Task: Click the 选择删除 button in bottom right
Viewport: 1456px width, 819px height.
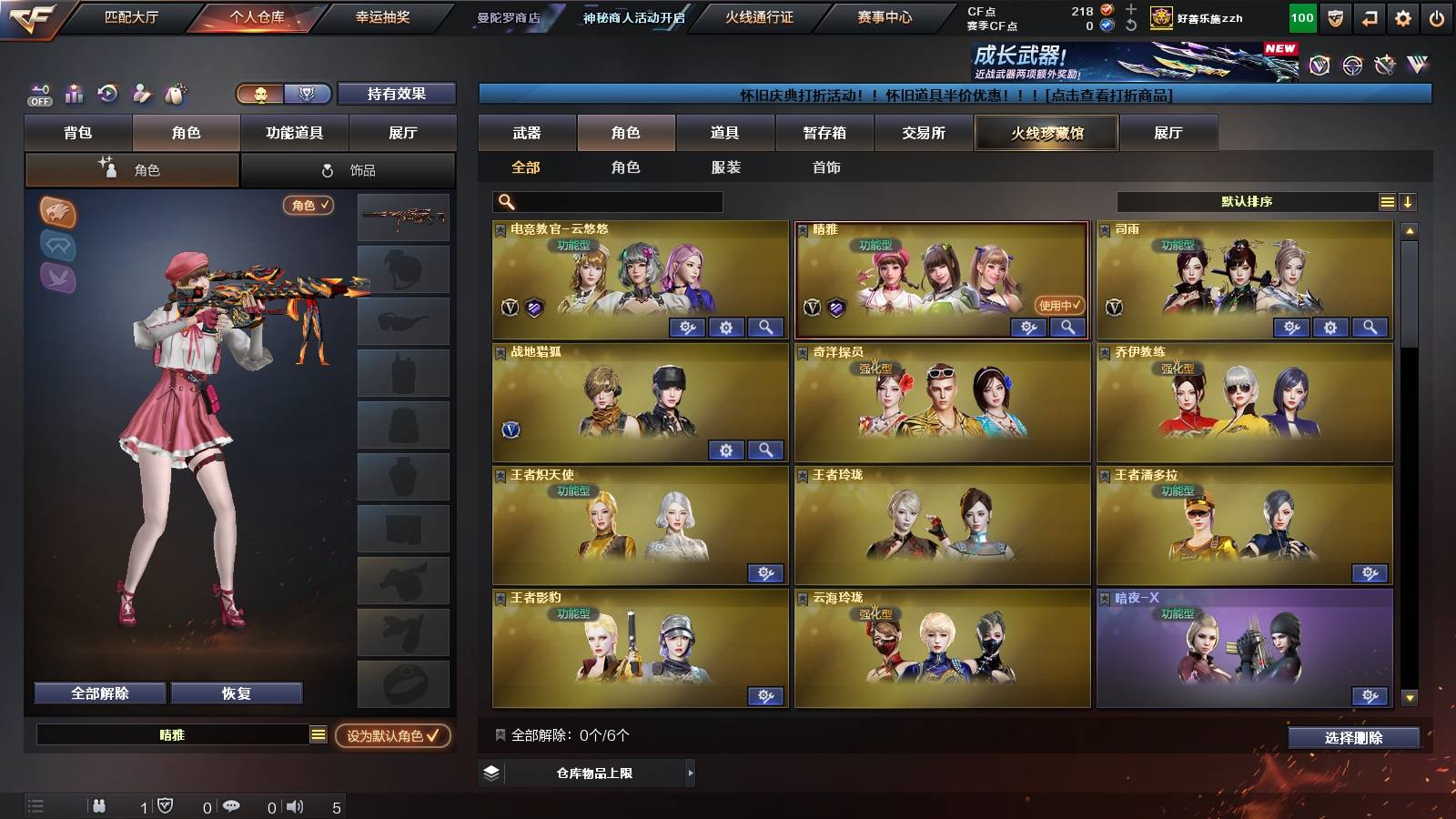Action: (x=1355, y=737)
